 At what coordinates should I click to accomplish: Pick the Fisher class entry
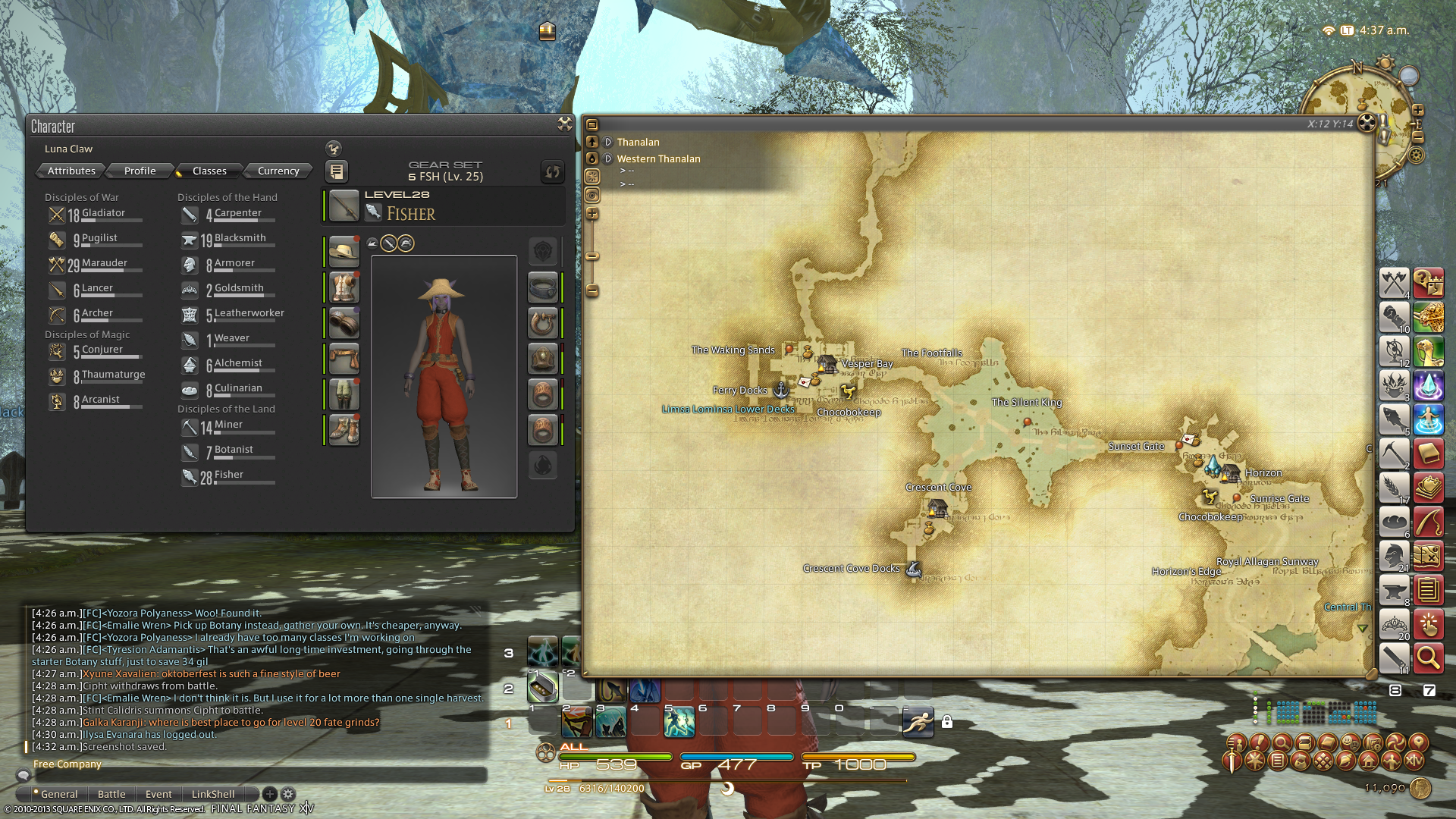(228, 475)
